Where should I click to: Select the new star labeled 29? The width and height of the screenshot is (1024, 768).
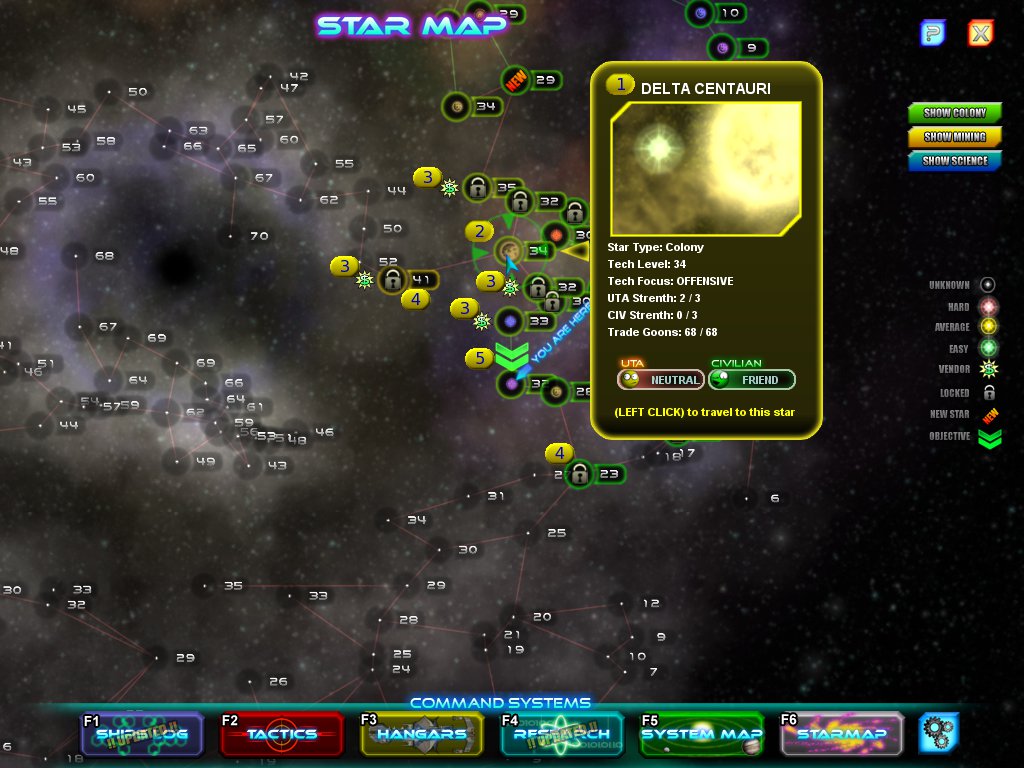[517, 81]
